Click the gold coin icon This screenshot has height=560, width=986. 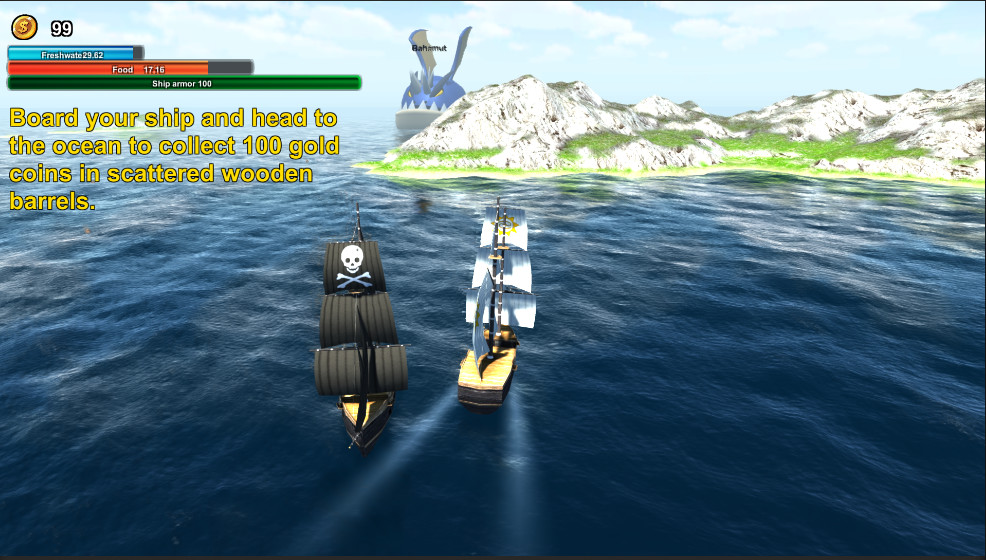click(x=24, y=28)
